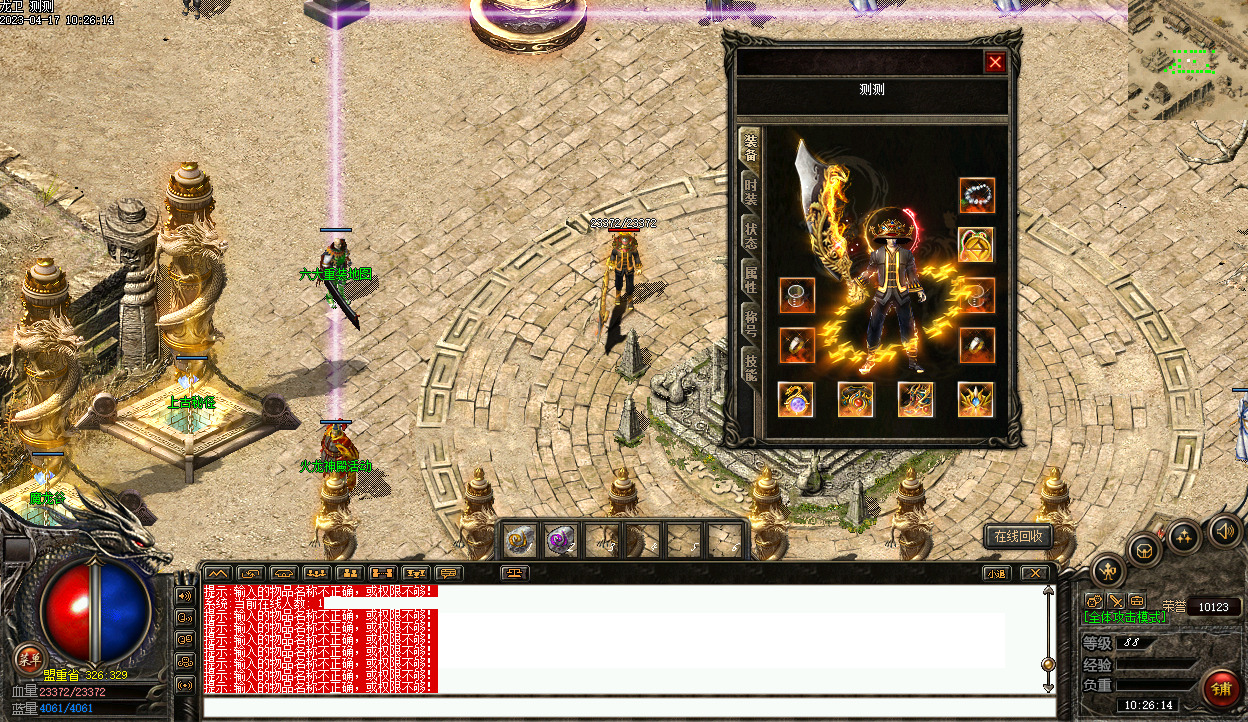Select the 称号 (title) tab
The height and width of the screenshot is (722, 1248).
coord(750,323)
